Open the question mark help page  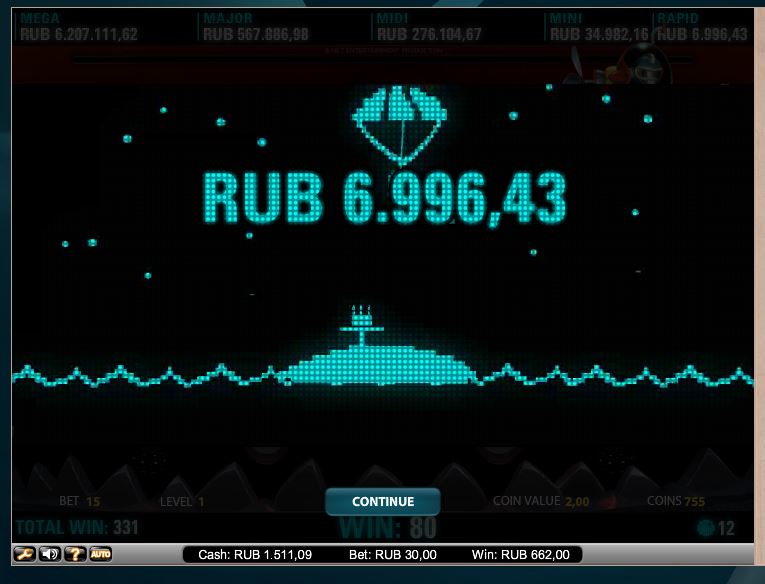[x=74, y=554]
